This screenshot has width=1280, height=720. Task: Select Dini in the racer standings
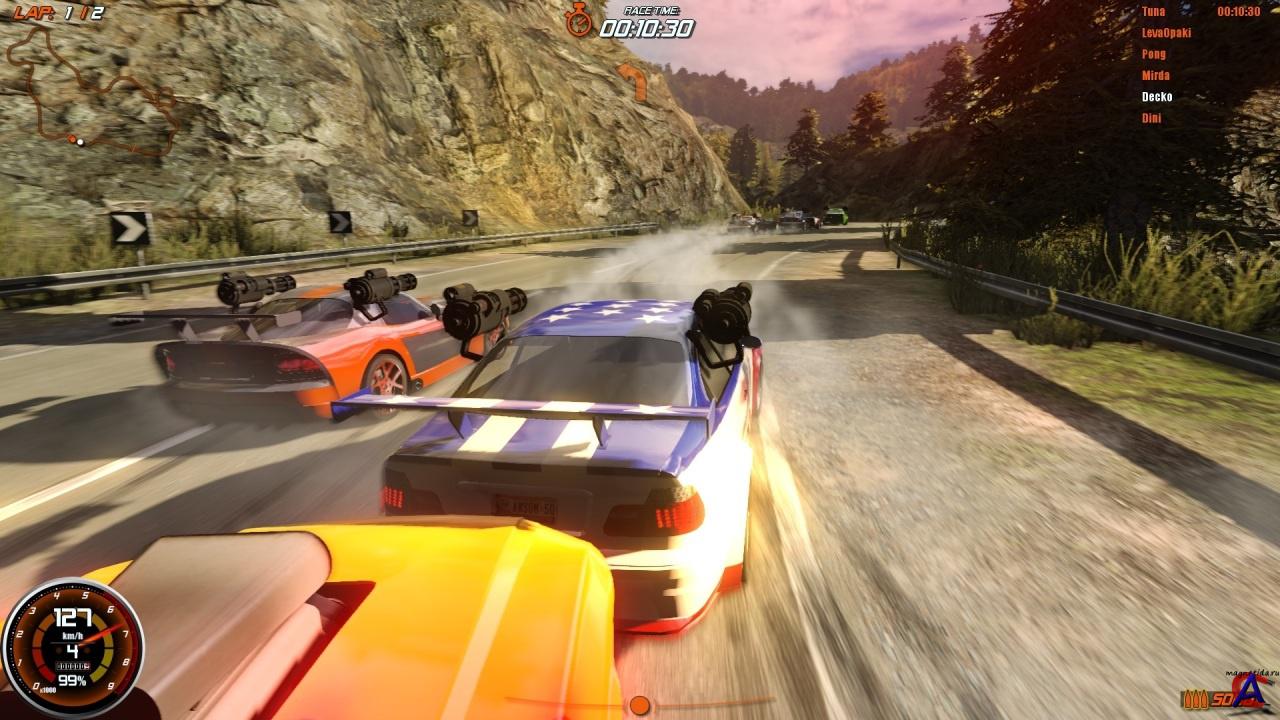[x=1152, y=118]
